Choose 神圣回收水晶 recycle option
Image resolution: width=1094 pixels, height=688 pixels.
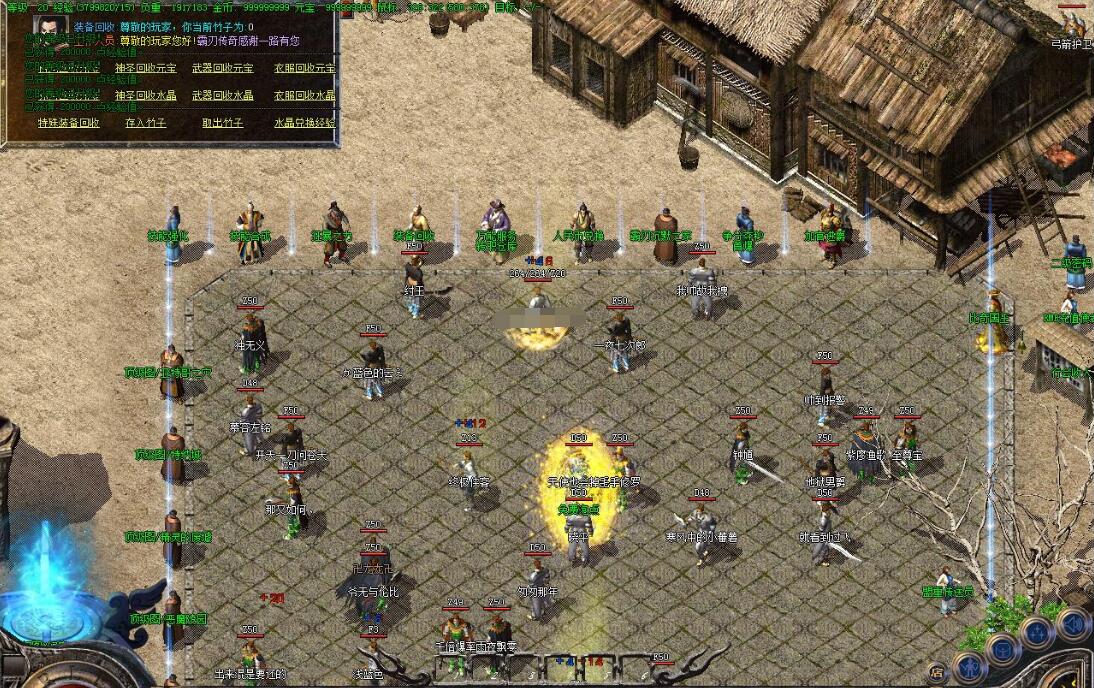click(x=145, y=96)
